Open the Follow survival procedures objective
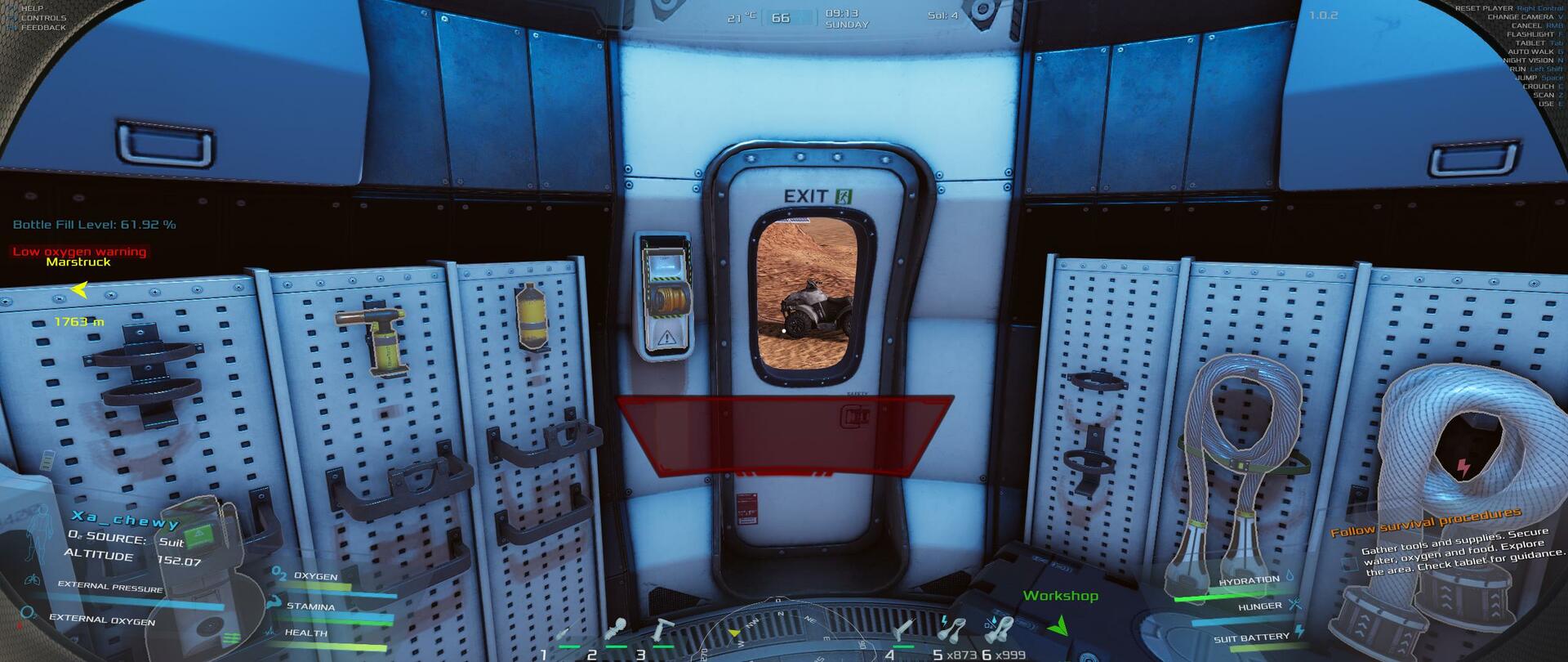This screenshot has height=662, width=1568. (x=1426, y=521)
